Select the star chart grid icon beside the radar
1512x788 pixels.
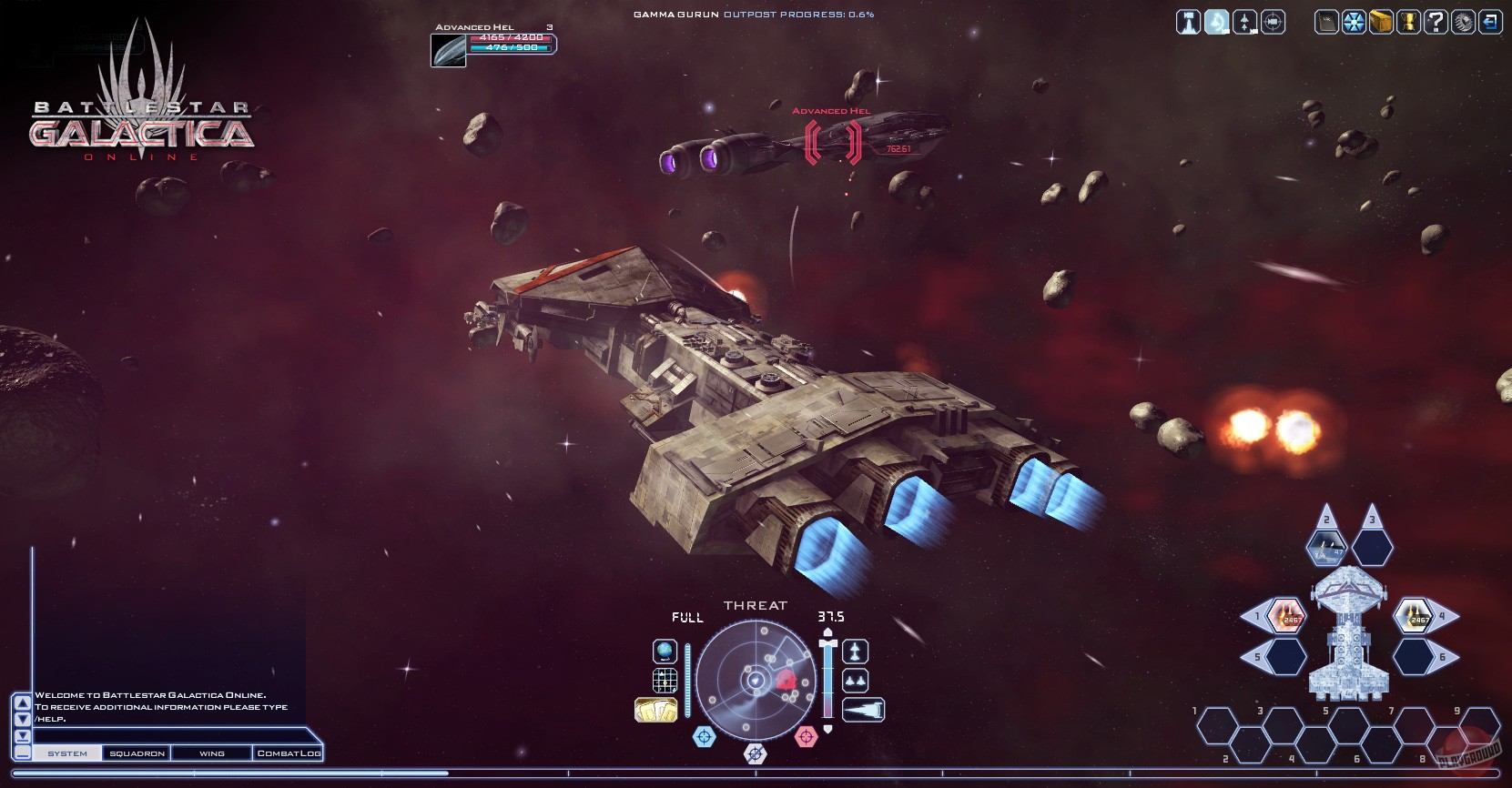coord(665,681)
